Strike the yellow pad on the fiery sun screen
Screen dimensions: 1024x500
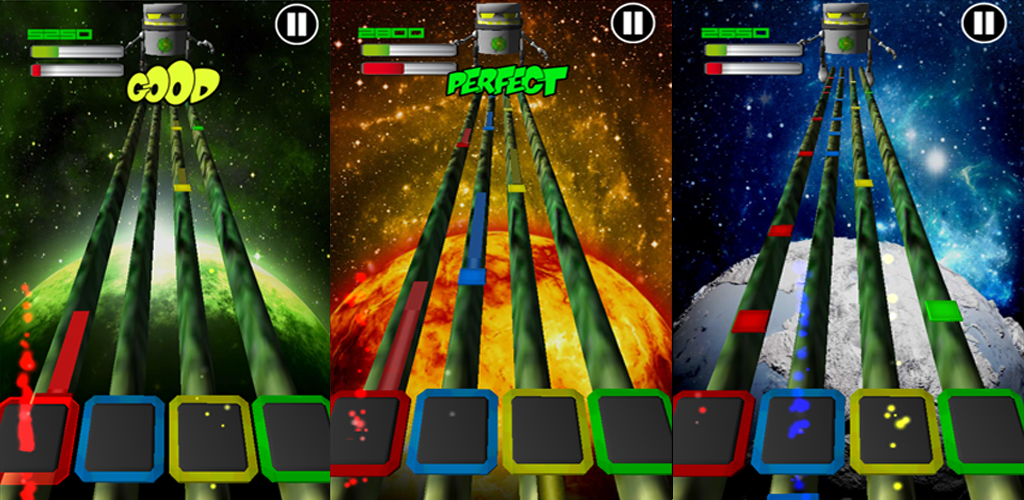point(543,431)
